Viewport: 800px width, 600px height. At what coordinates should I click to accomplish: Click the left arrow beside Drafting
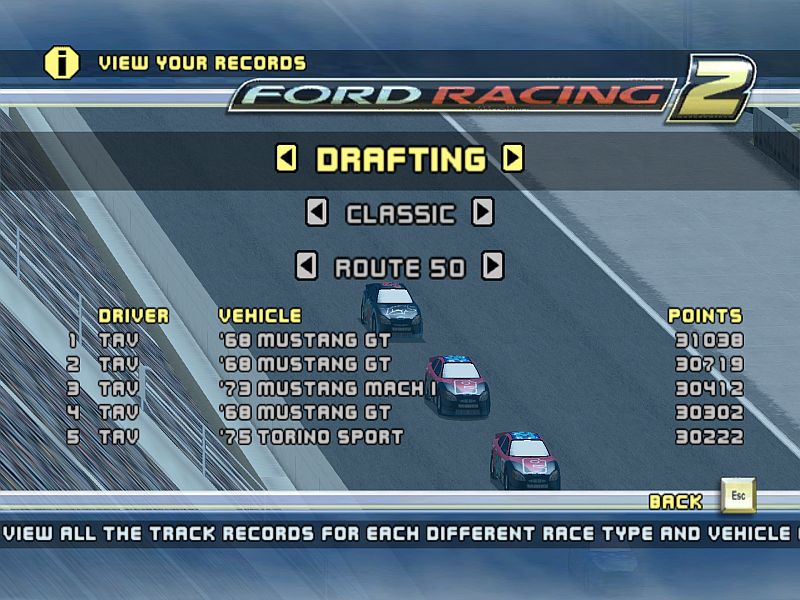pos(287,158)
